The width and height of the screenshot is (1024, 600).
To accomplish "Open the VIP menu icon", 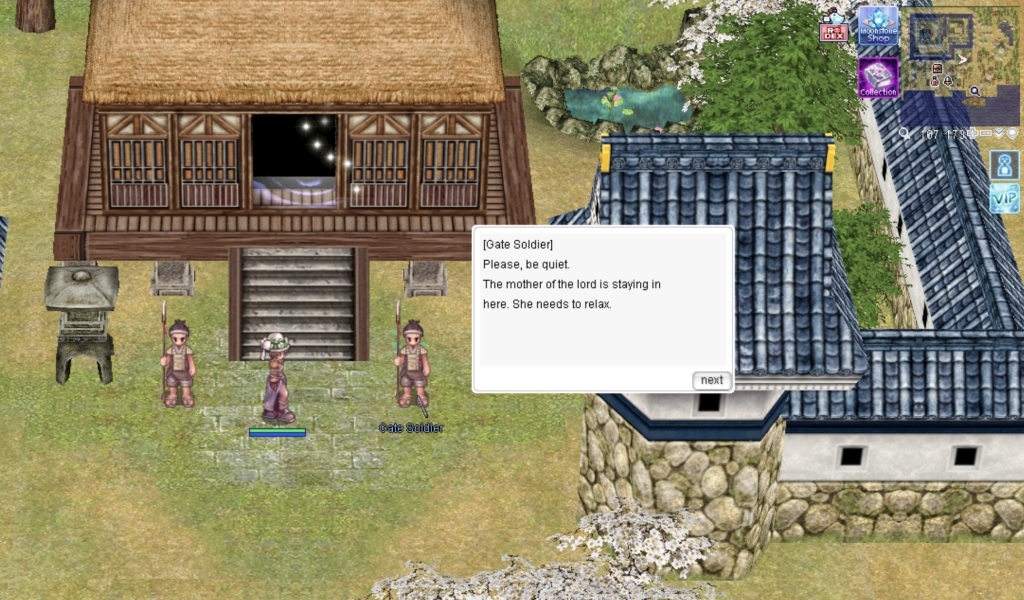I will click(x=1004, y=197).
